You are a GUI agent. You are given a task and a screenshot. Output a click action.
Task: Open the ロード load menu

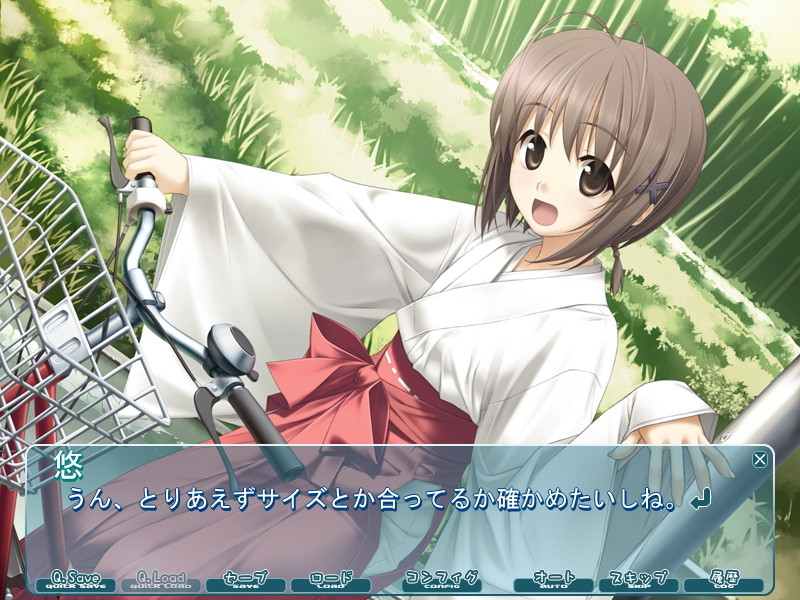[x=331, y=581]
